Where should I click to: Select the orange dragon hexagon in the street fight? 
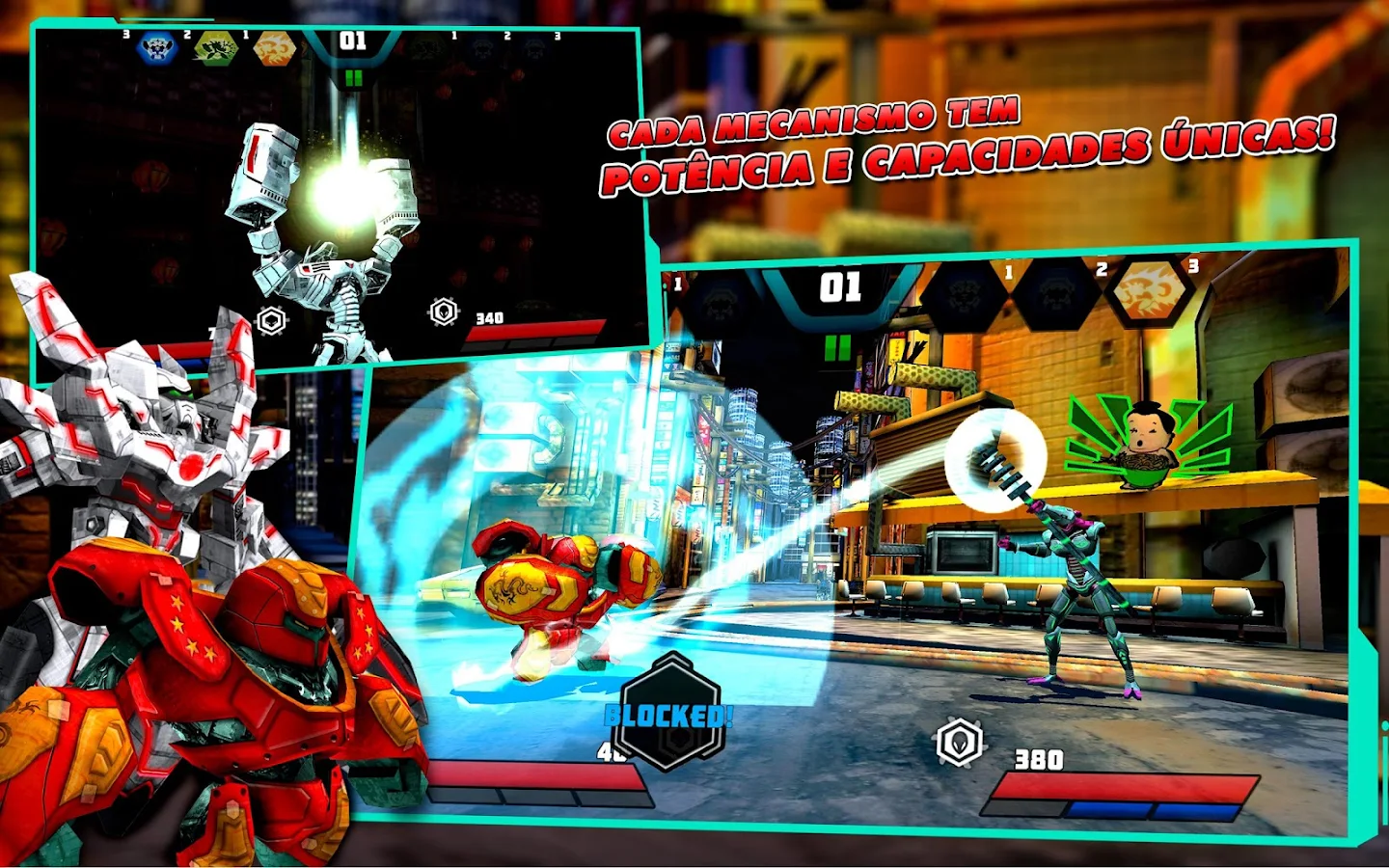[x=1147, y=290]
